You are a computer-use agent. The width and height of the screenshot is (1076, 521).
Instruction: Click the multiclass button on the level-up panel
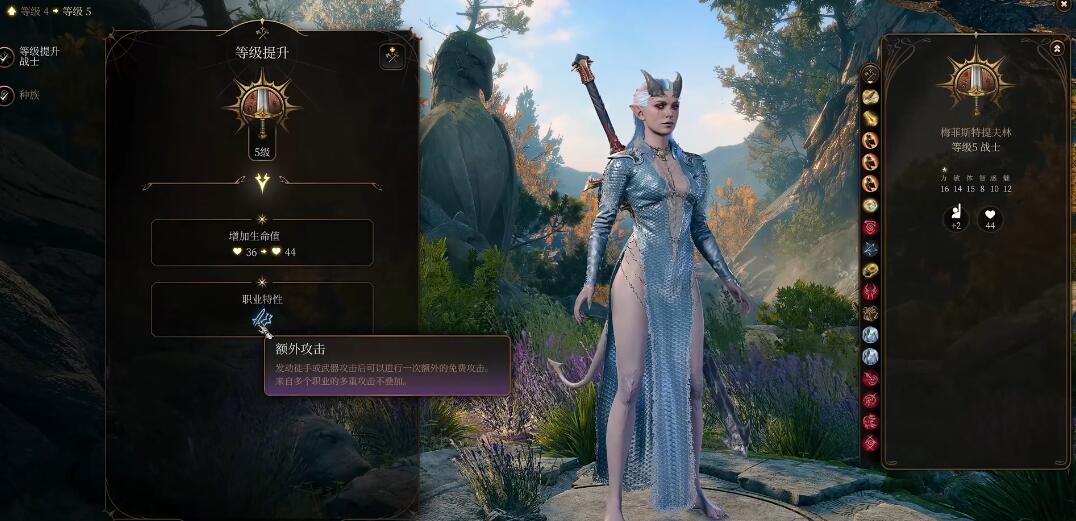click(x=392, y=56)
